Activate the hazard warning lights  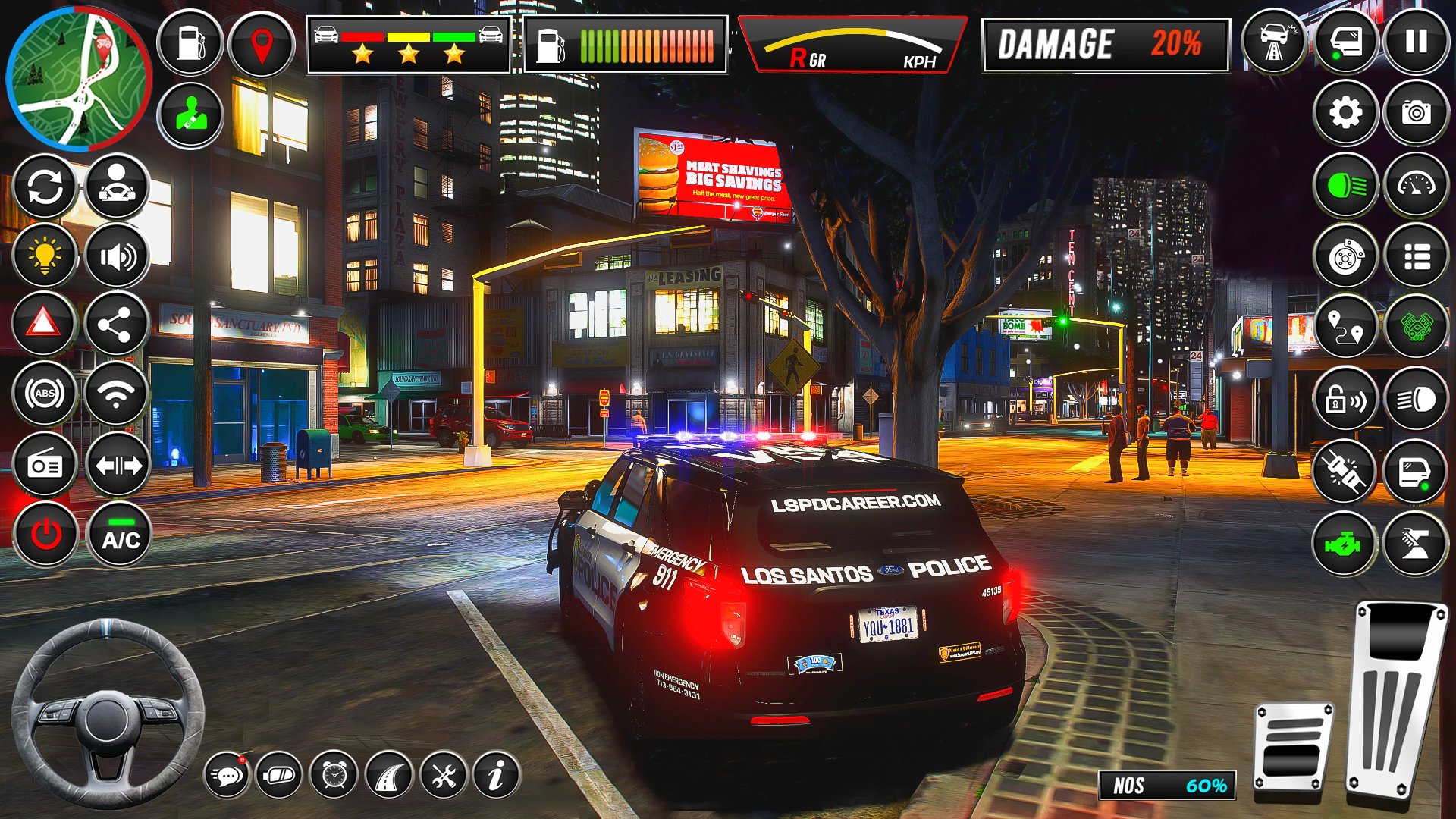pyautogui.click(x=44, y=323)
